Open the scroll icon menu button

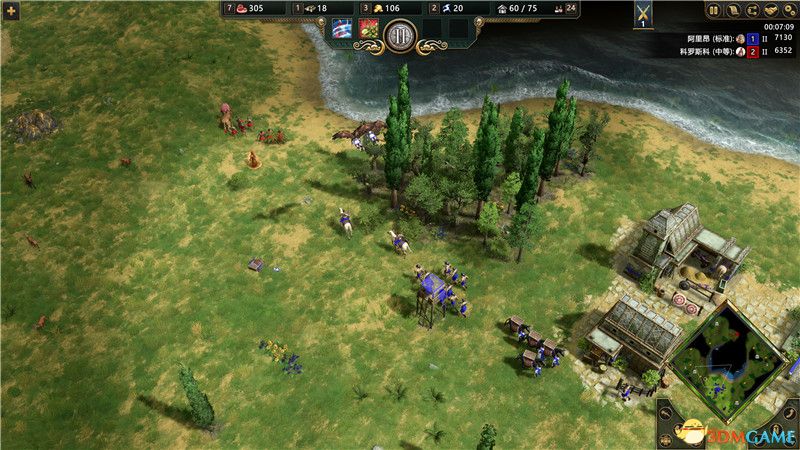click(733, 10)
